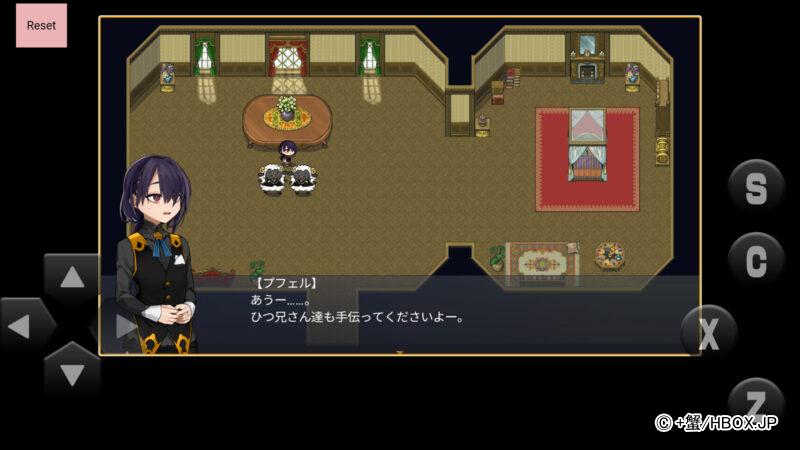Tap the D-pad down arrow
The width and height of the screenshot is (800, 450).
pyautogui.click(x=72, y=372)
